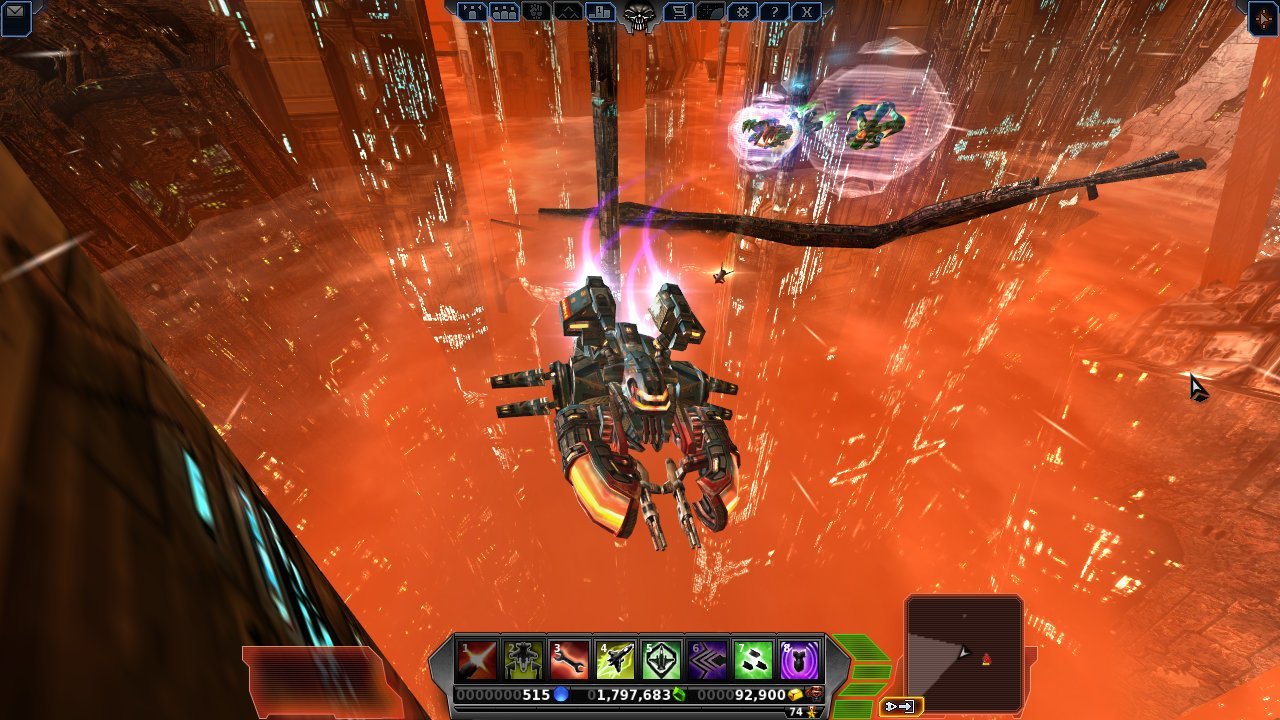Click the gold bar currency icon
The height and width of the screenshot is (720, 1280).
coord(795,694)
